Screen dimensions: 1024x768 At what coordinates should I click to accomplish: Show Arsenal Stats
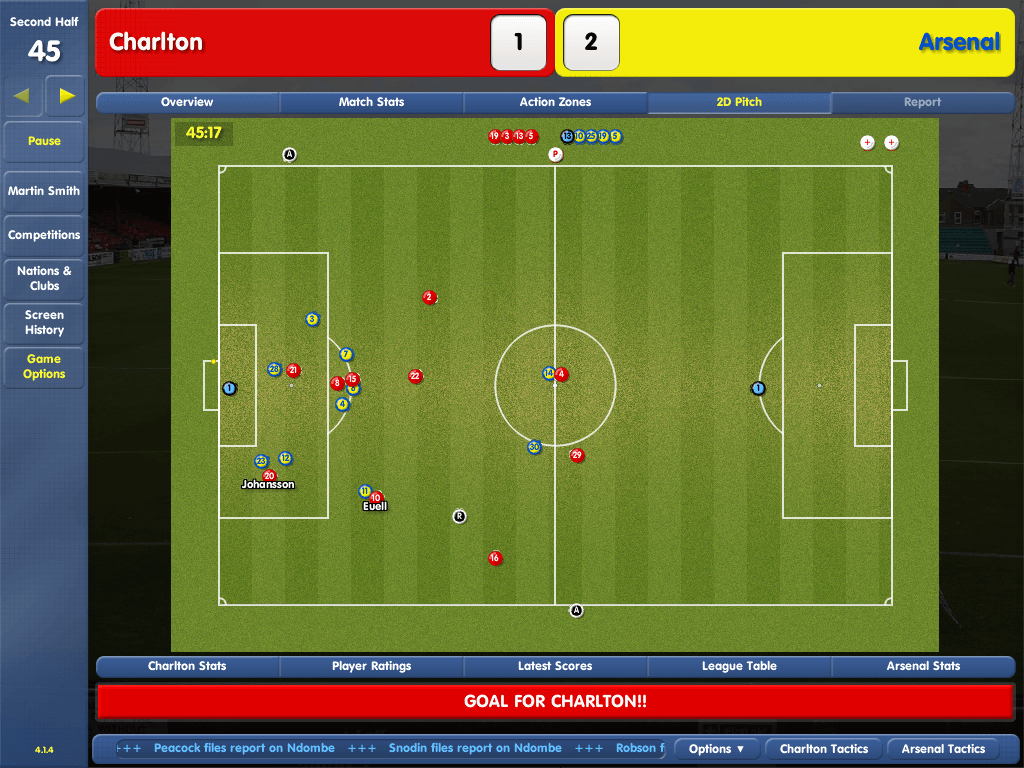point(923,666)
